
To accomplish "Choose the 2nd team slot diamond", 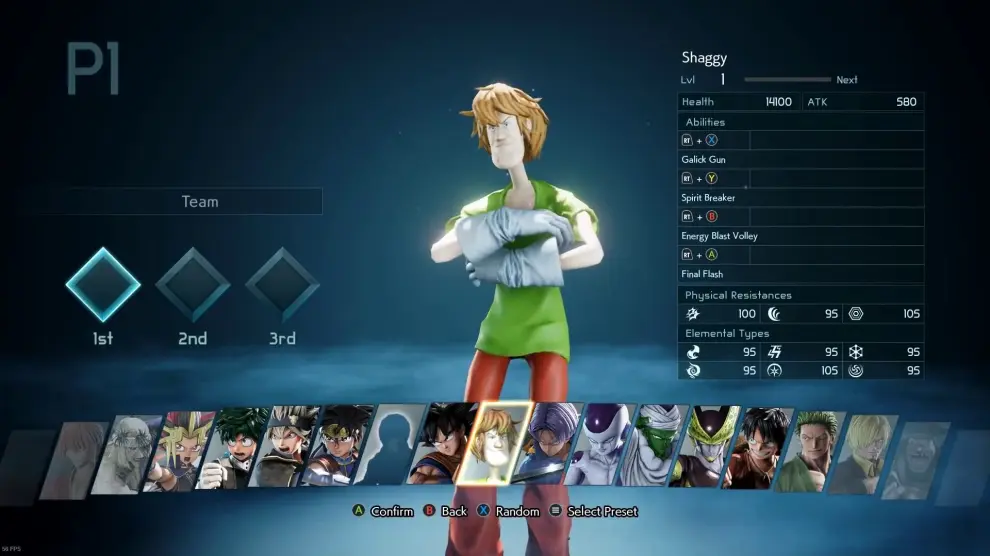I will [192, 284].
